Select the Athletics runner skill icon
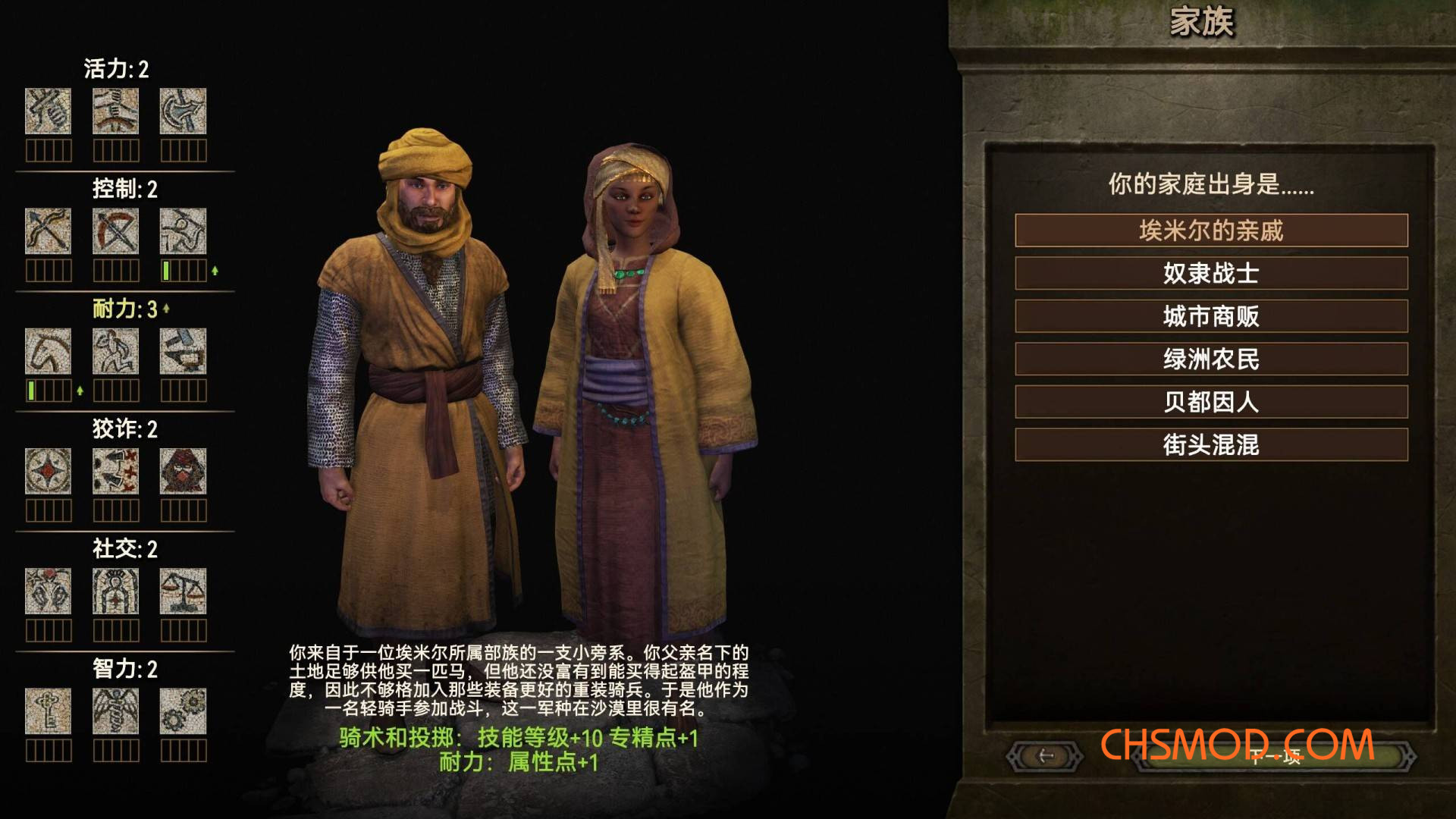The width and height of the screenshot is (1456, 819). [115, 351]
